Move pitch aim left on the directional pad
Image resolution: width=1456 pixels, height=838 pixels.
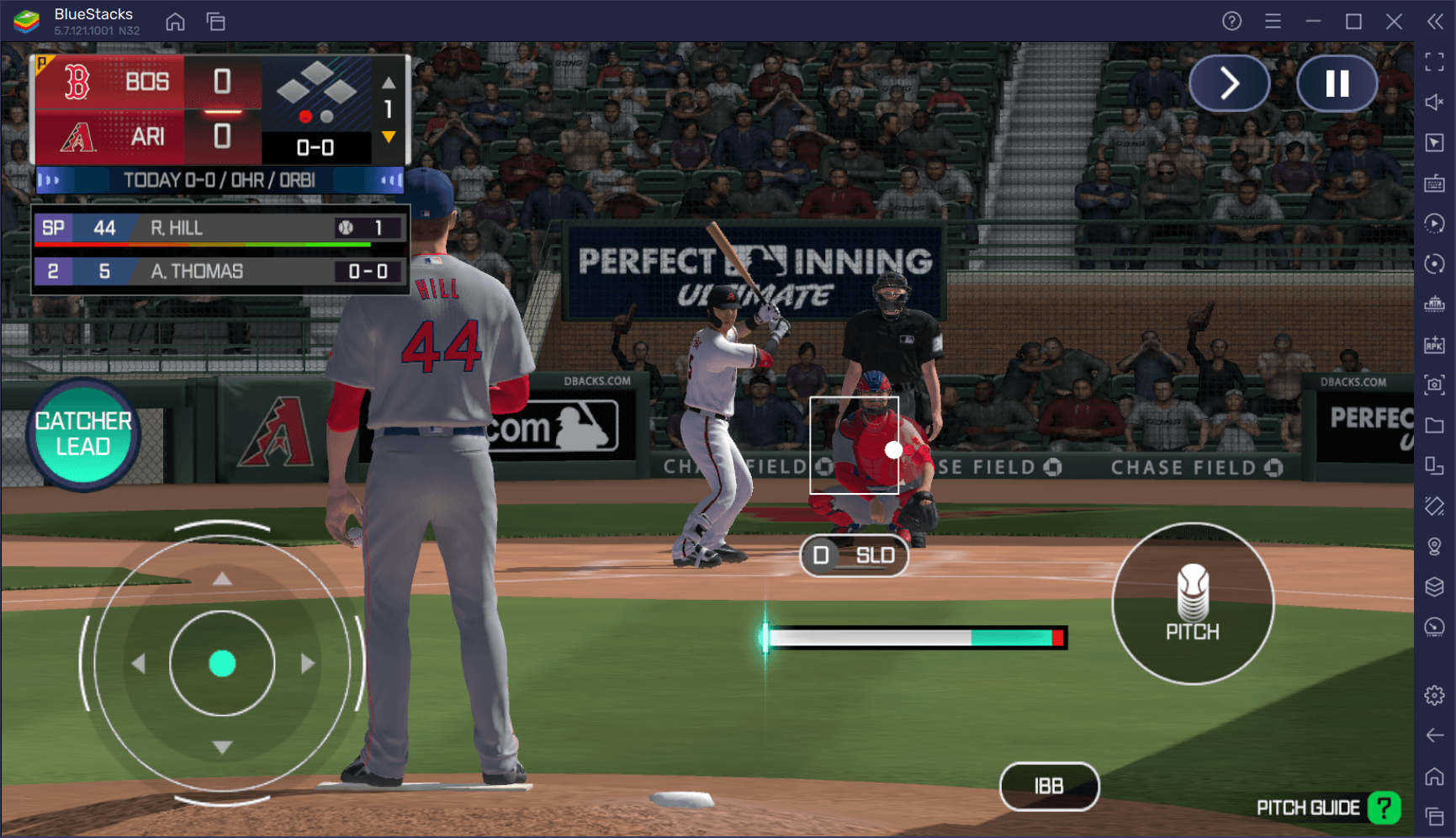[139, 664]
